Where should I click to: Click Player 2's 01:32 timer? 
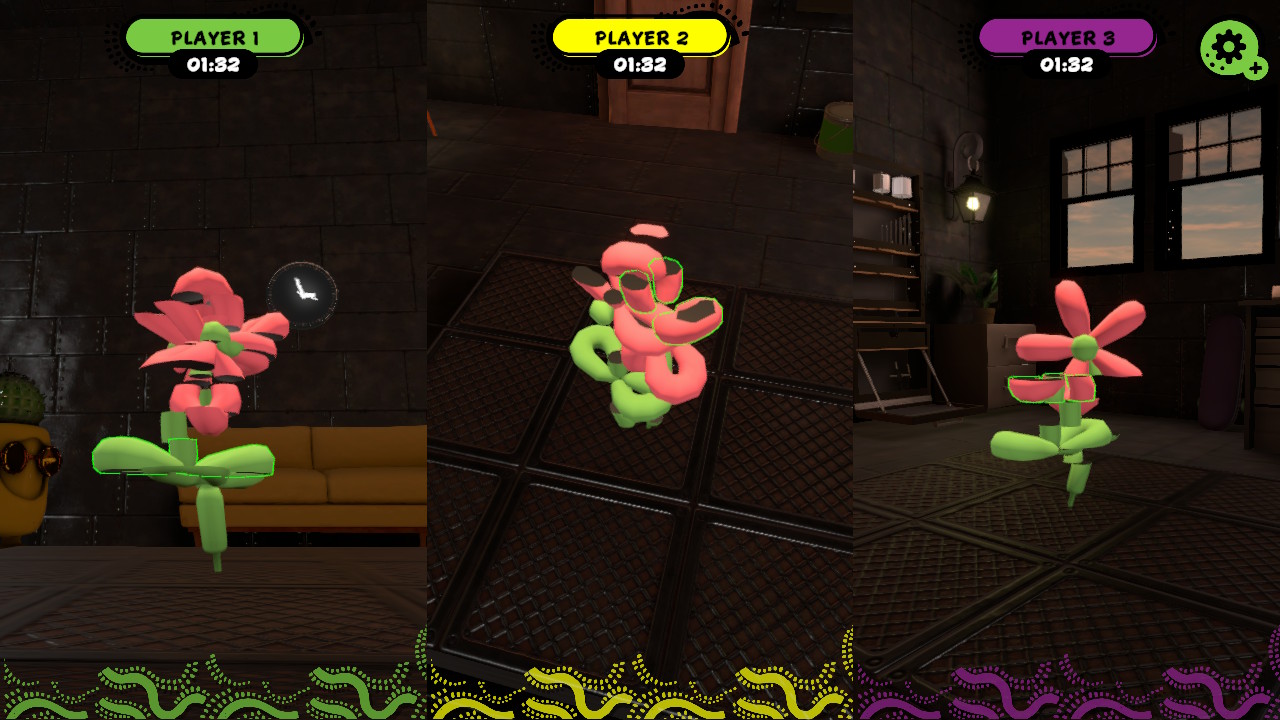pos(640,66)
